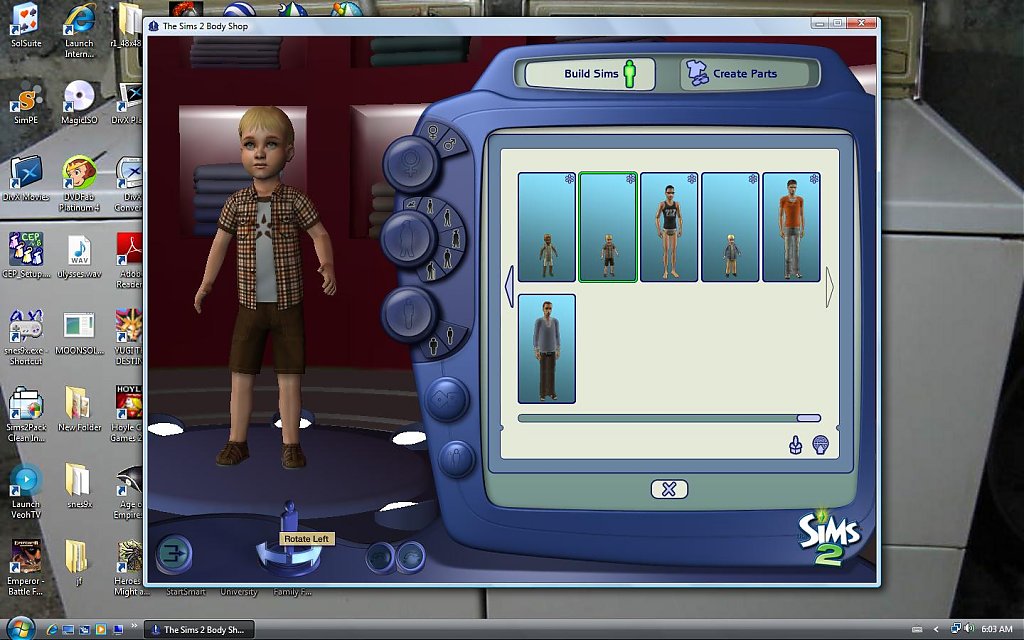
Task: Pick the adult in orange shirt thumbnail
Action: tap(791, 227)
